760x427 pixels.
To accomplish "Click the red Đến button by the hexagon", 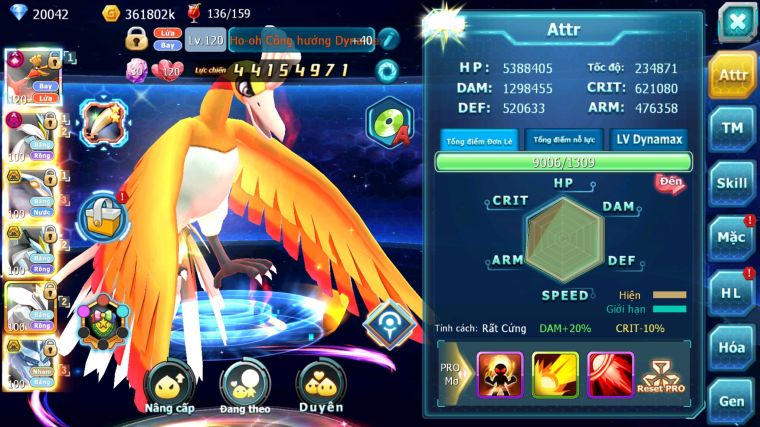I will click(669, 183).
